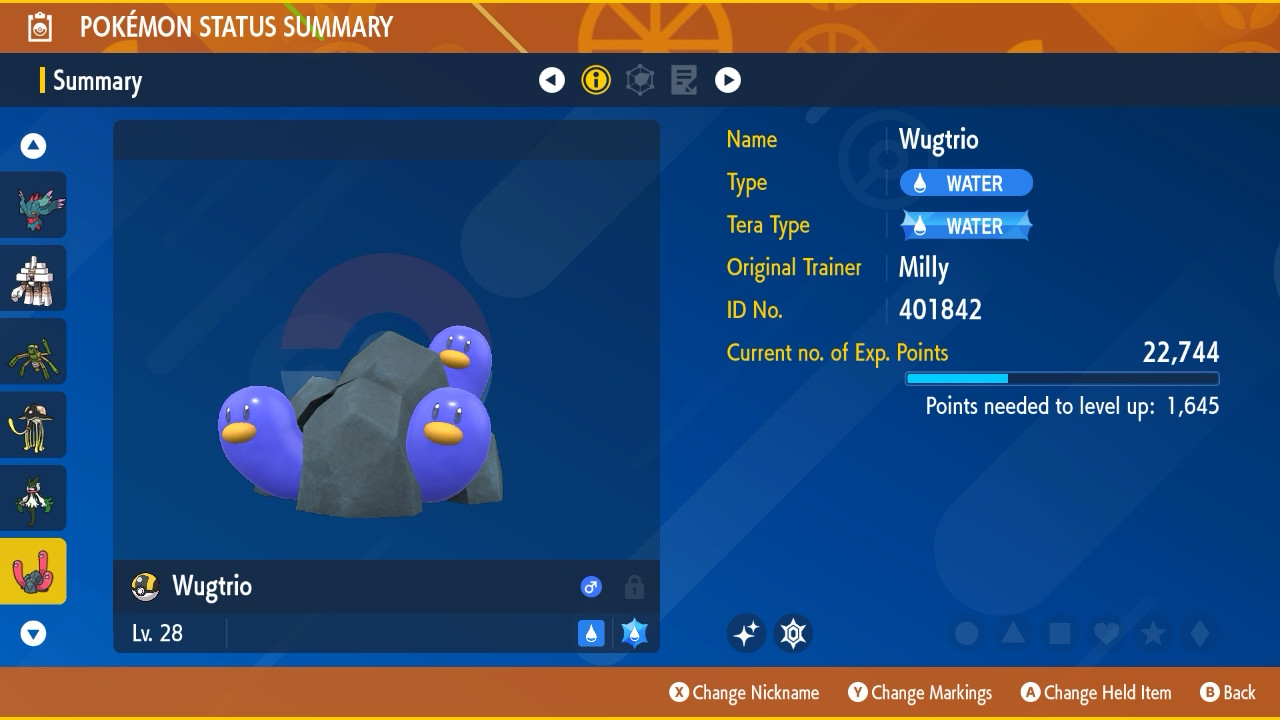Click the snowflake-like mark icon beside the sparkle
Screen dimensions: 1280x720
coord(794,633)
